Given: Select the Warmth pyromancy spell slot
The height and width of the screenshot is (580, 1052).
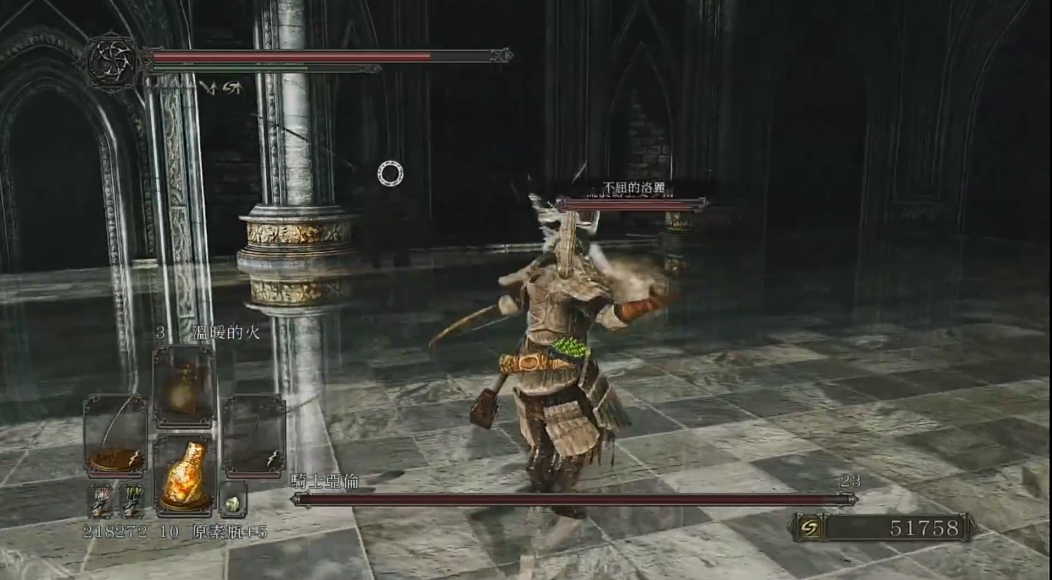Looking at the screenshot, I should coord(184,387).
